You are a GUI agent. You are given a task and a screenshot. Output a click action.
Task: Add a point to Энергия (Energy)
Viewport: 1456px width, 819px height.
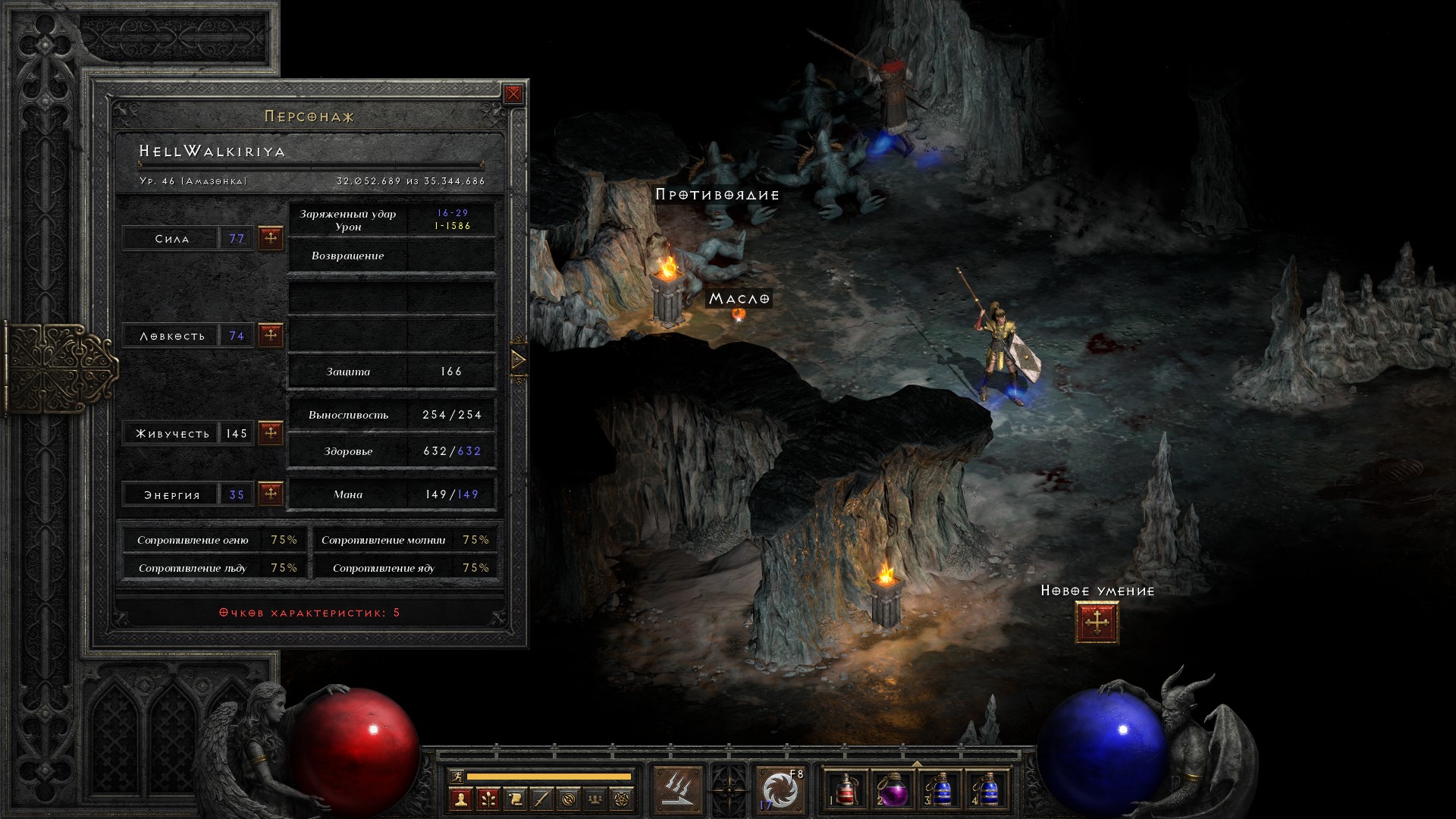click(271, 494)
